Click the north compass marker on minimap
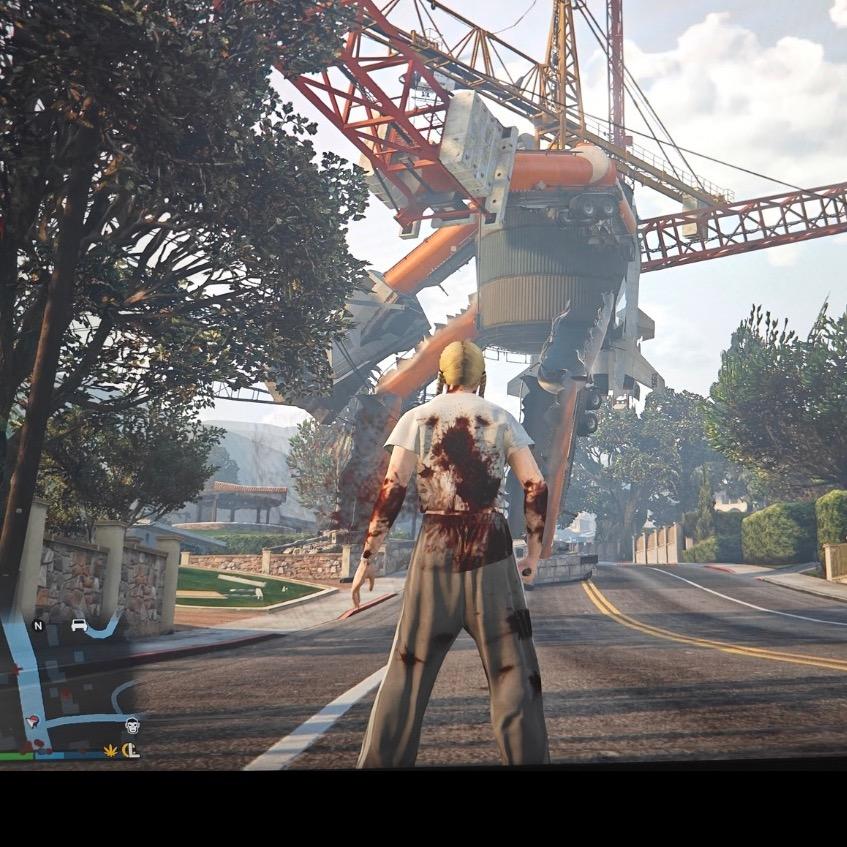Viewport: 847px width, 847px height. [38, 626]
